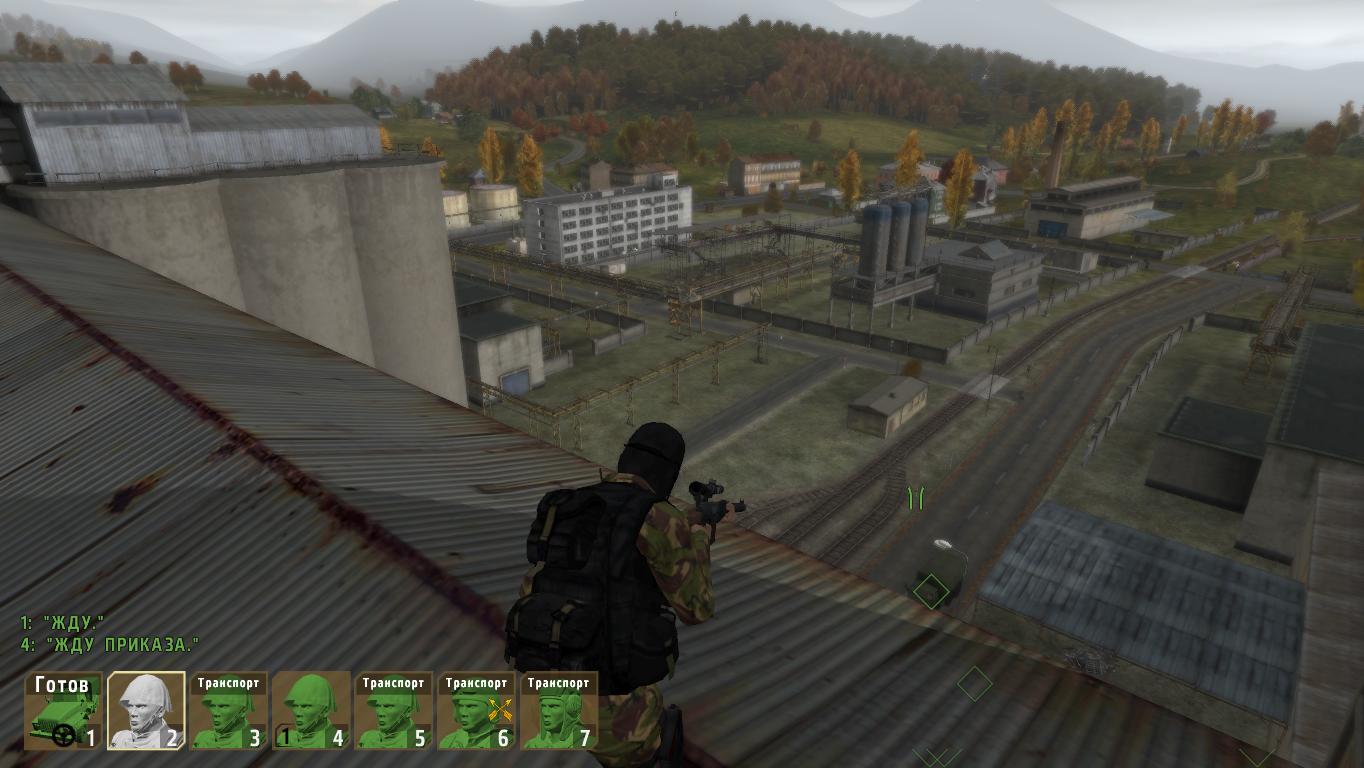Select unit 6 with crossed arrows badge
Screen dimensions: 1364x768
476,711
